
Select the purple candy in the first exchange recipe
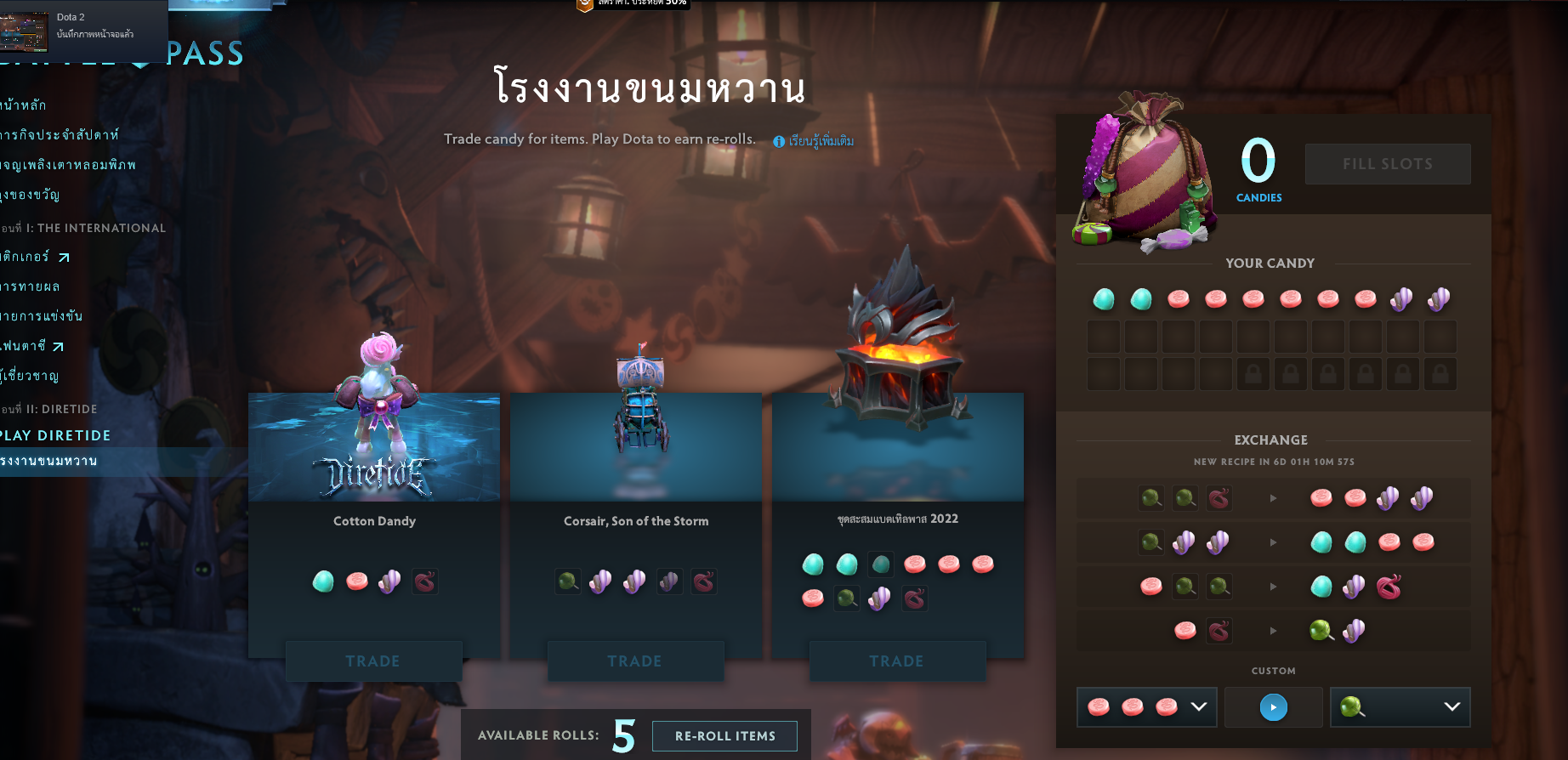point(1389,498)
